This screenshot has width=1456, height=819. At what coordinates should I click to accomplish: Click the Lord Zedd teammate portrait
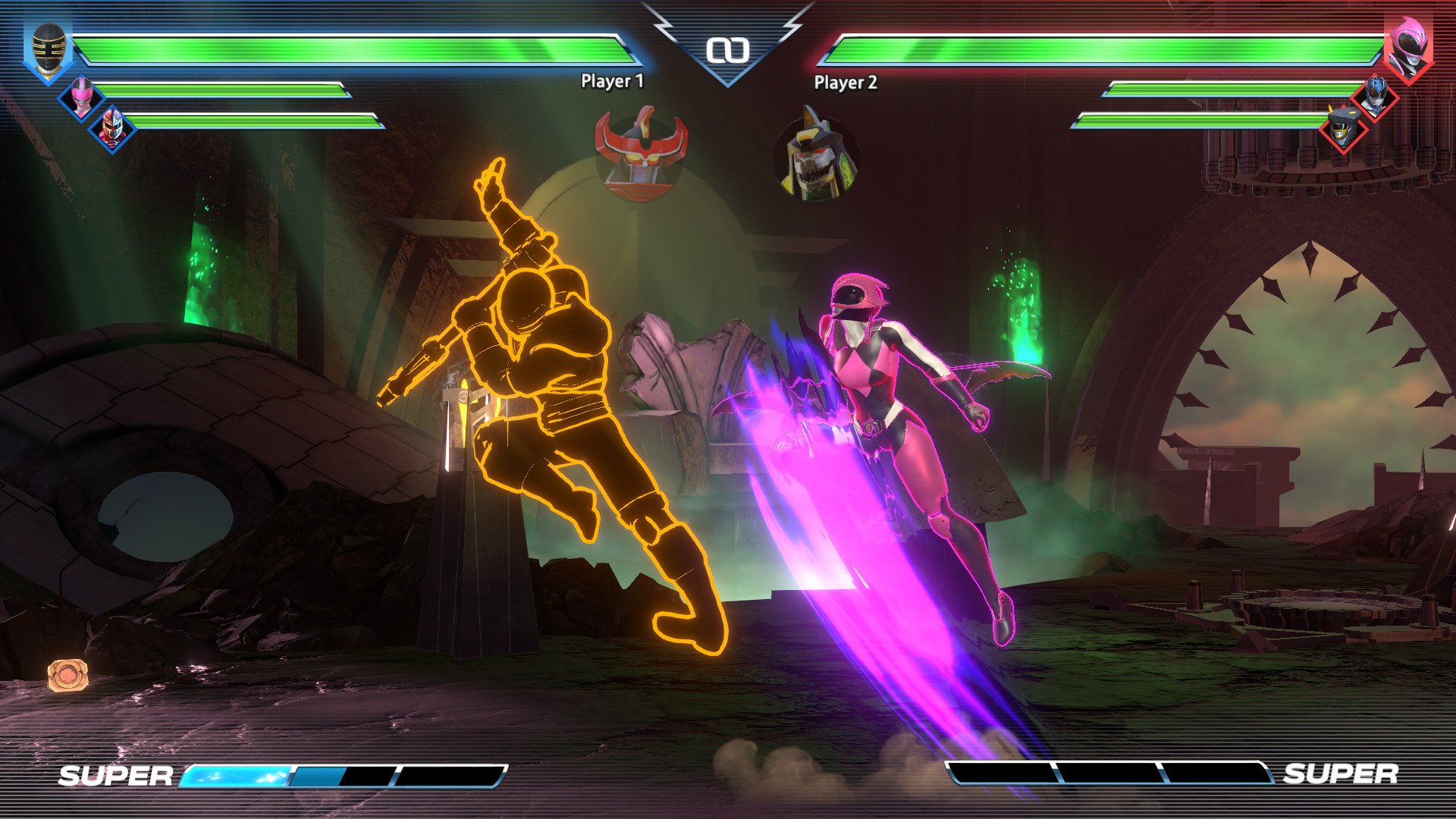[111, 128]
